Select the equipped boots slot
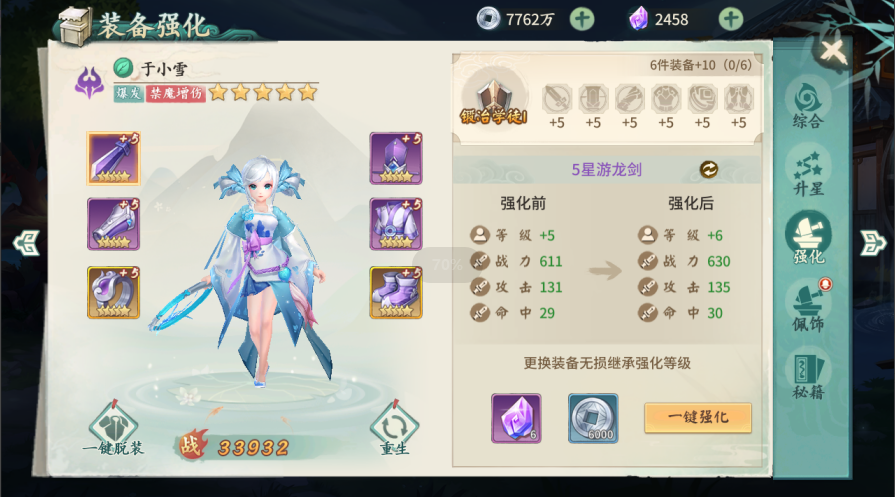895x497 pixels. (396, 292)
